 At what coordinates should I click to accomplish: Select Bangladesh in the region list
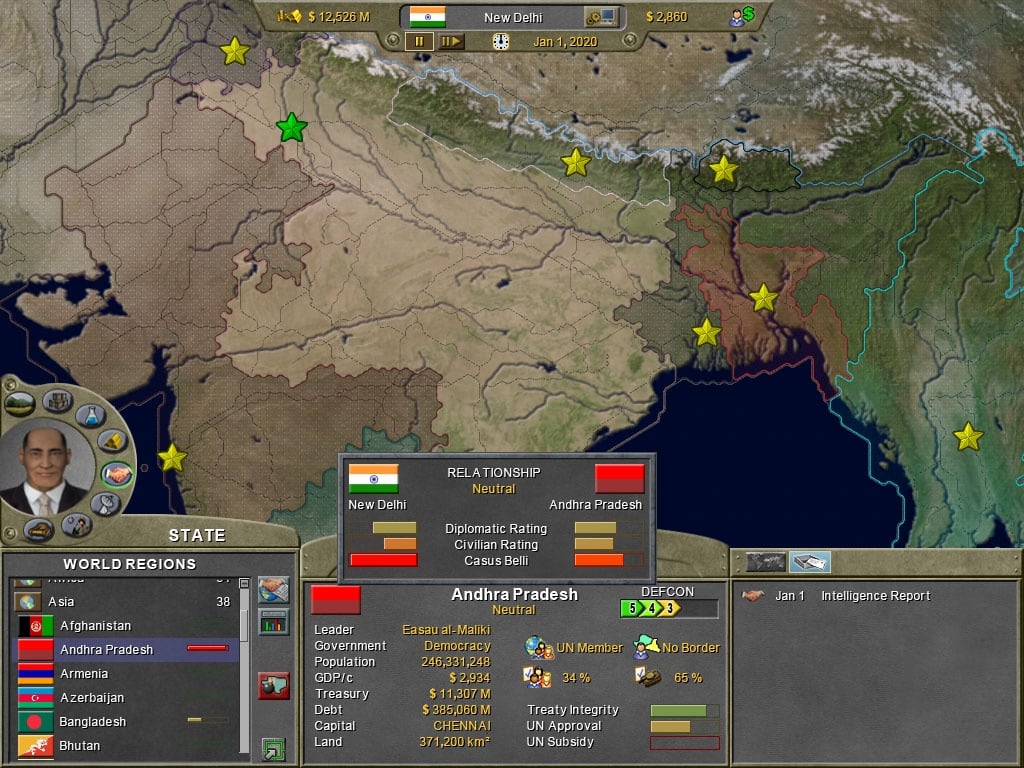point(92,722)
